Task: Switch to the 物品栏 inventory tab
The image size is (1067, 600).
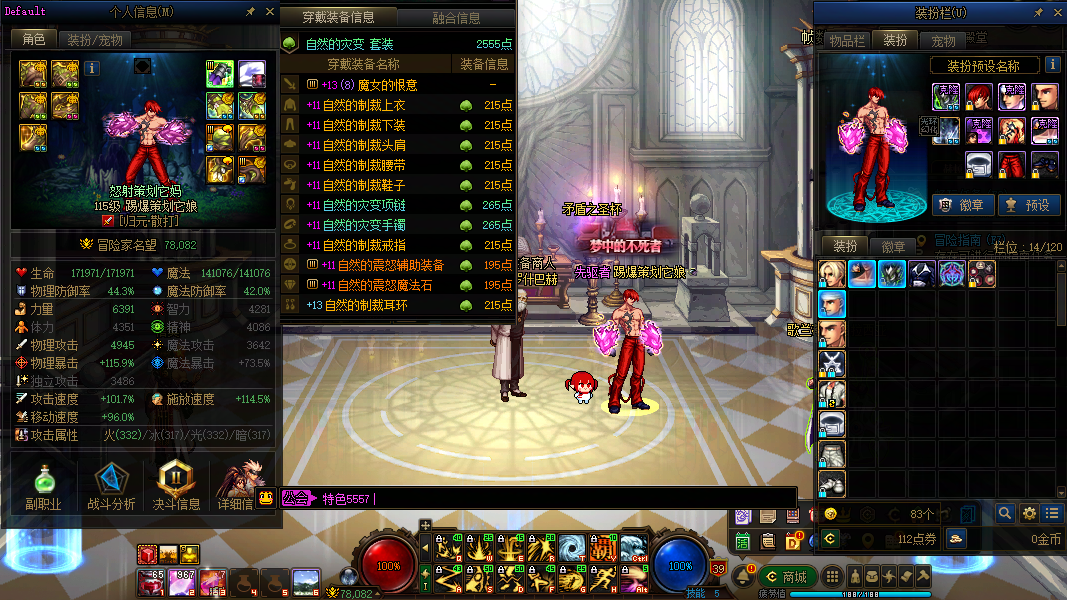Action: coord(846,41)
